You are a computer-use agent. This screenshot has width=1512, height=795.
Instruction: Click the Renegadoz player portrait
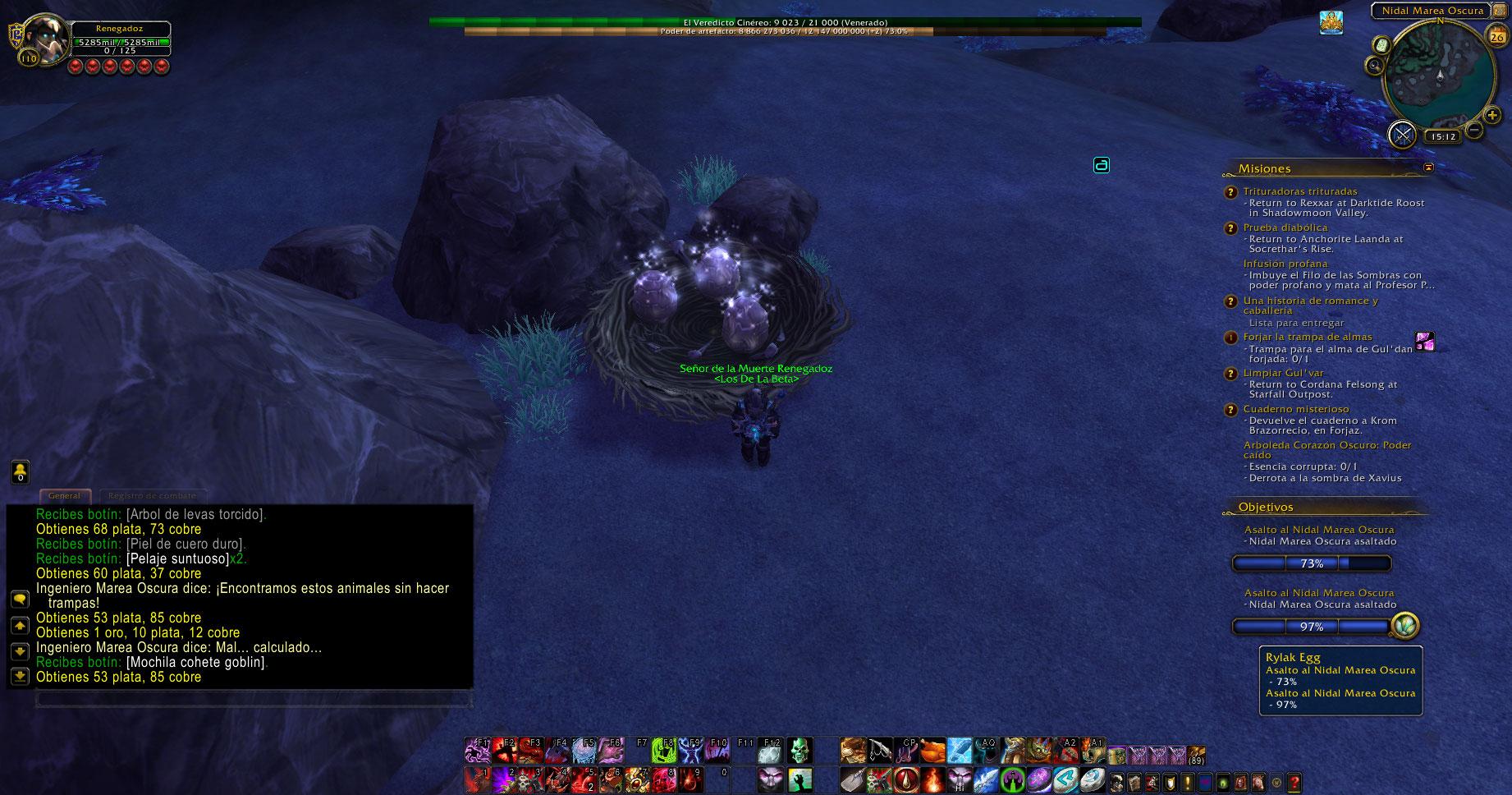tap(45, 39)
